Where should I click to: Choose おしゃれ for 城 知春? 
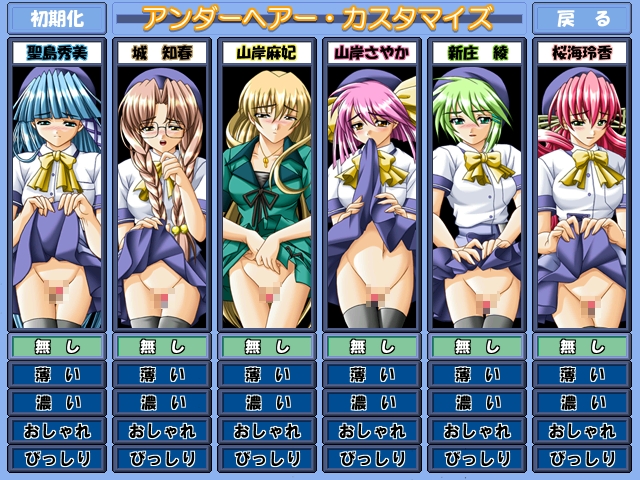pyautogui.click(x=161, y=431)
